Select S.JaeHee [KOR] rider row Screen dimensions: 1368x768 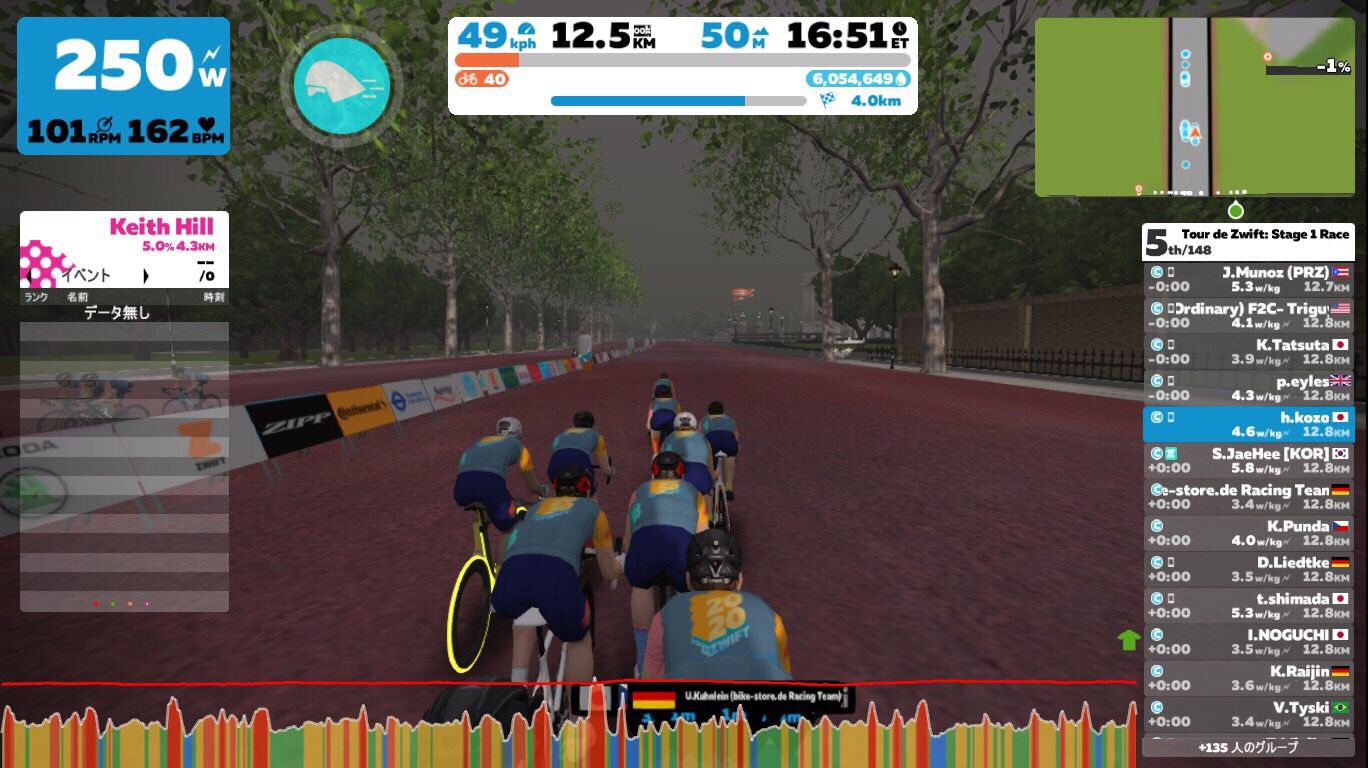tap(1248, 460)
